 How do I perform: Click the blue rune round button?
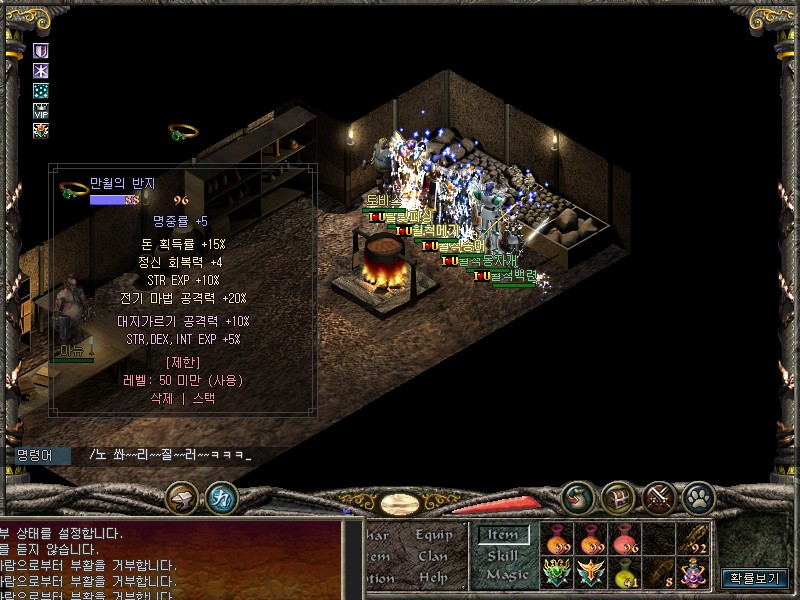tap(221, 497)
